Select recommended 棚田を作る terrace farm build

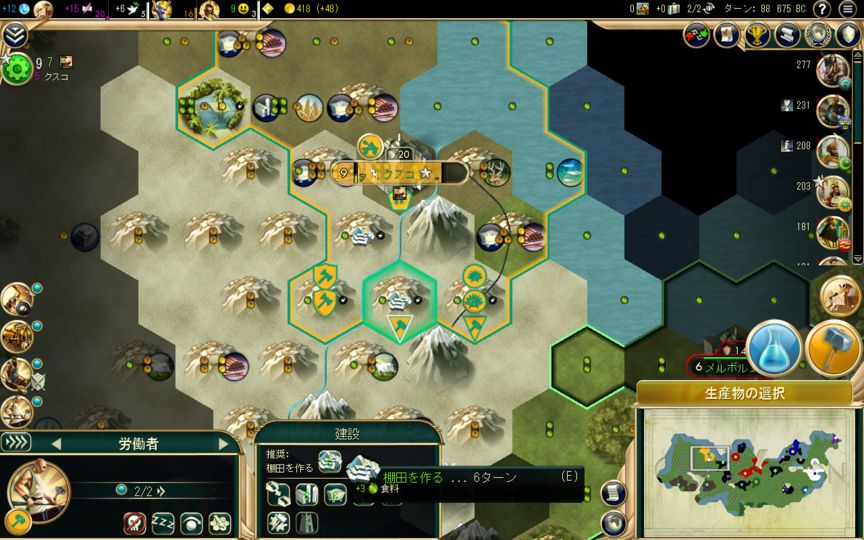tap(359, 465)
